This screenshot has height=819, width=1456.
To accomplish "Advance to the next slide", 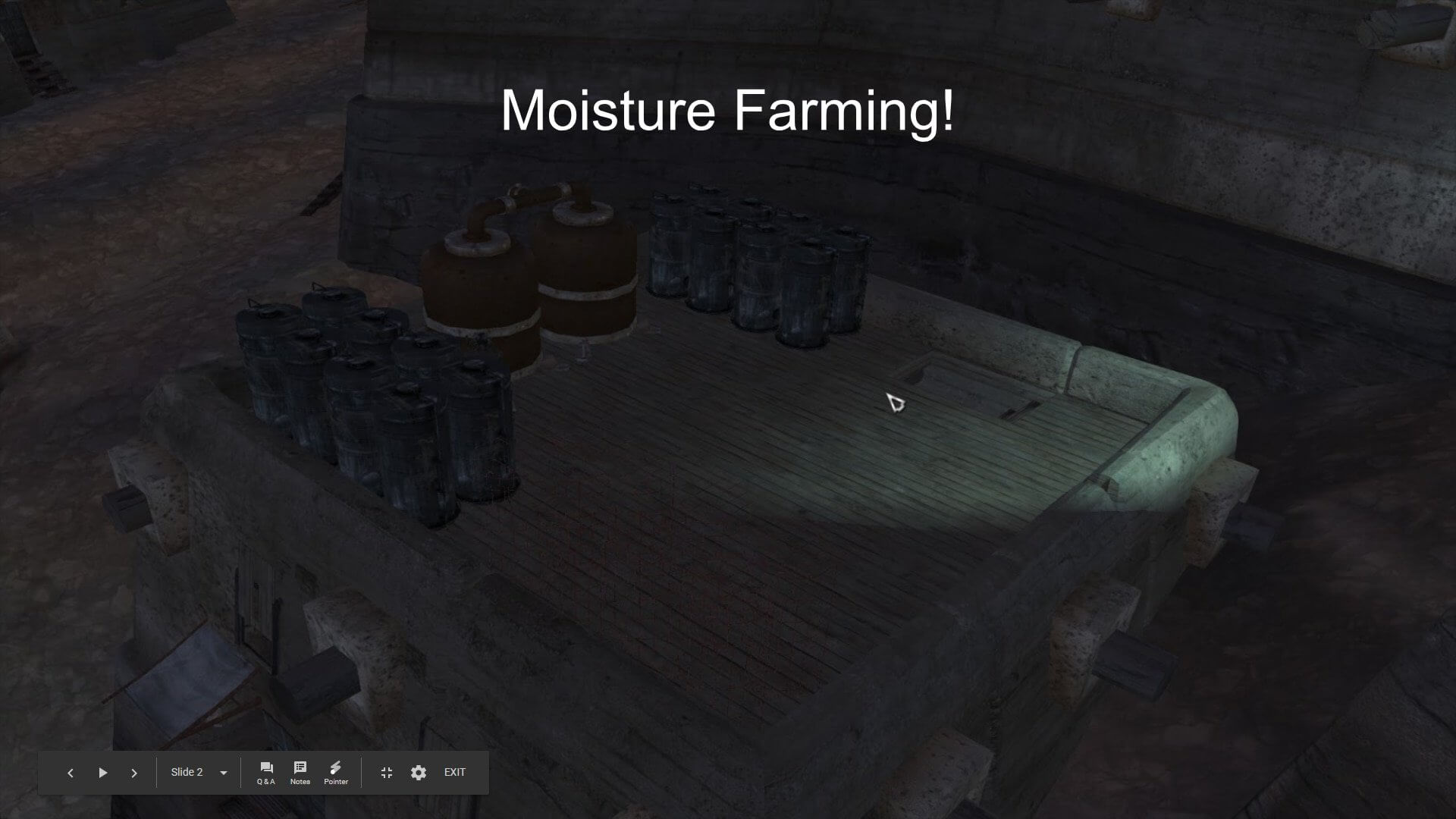I will [134, 773].
